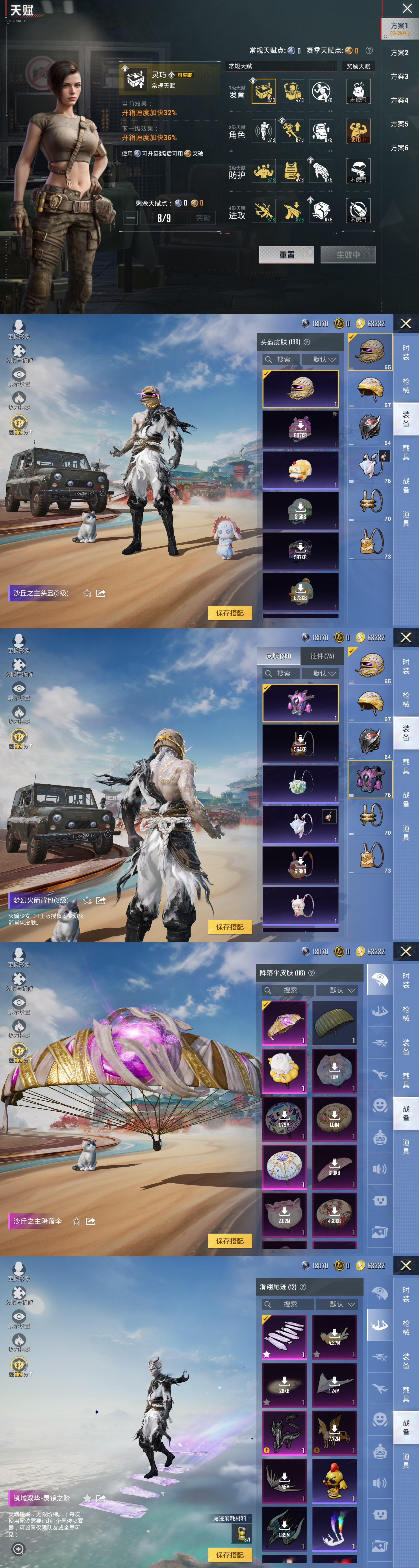Viewport: 419px width, 1568px height.
Task: Switch to the 方案6 plan tab
Action: pos(400,148)
